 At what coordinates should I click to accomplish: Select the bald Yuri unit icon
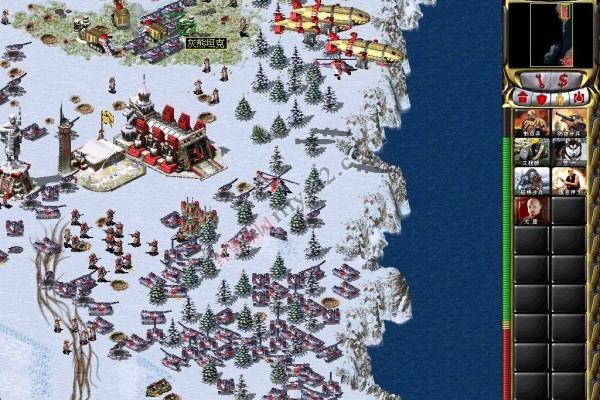(x=531, y=209)
